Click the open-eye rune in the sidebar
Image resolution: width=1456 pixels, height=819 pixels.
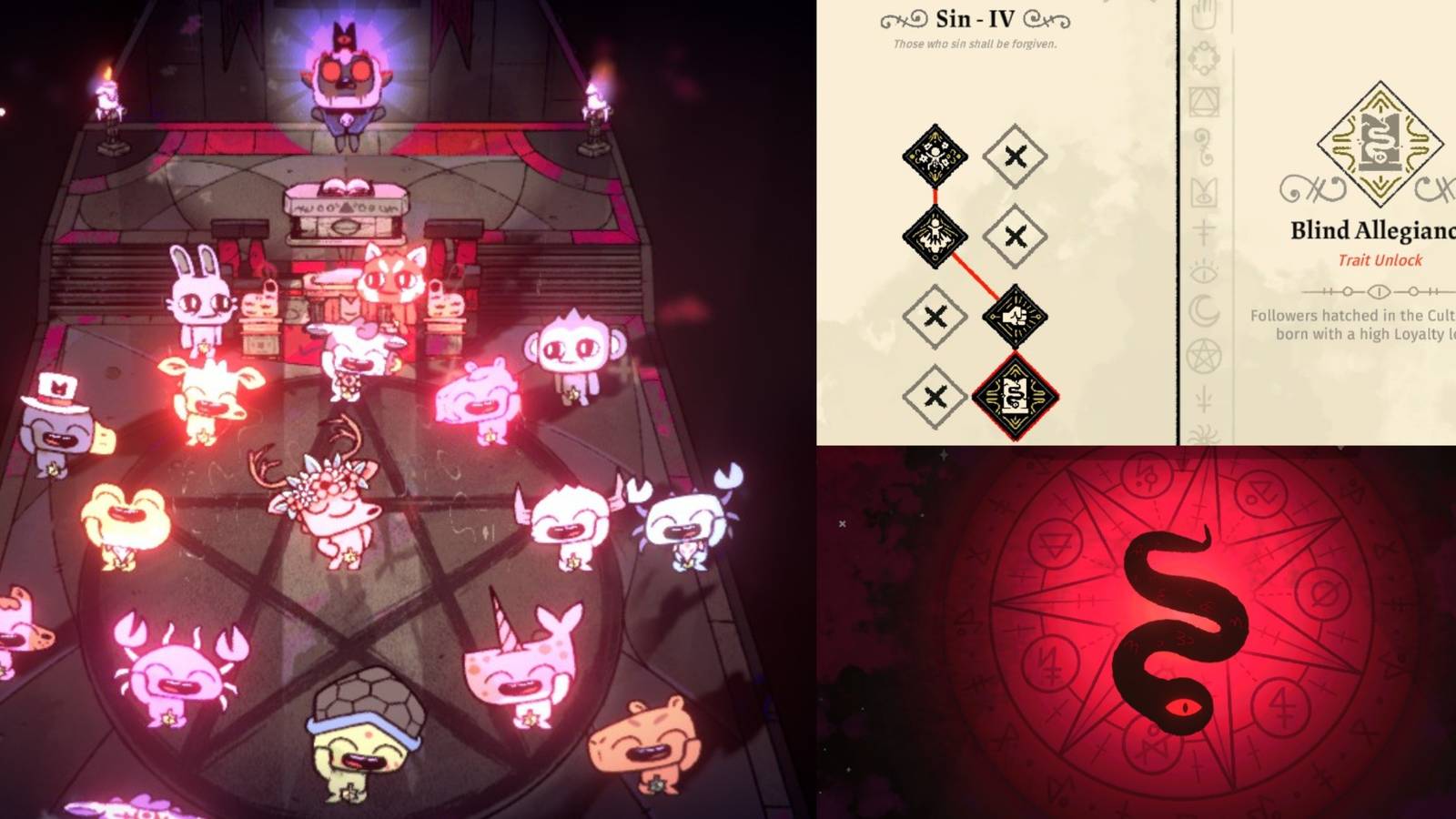click(1203, 273)
